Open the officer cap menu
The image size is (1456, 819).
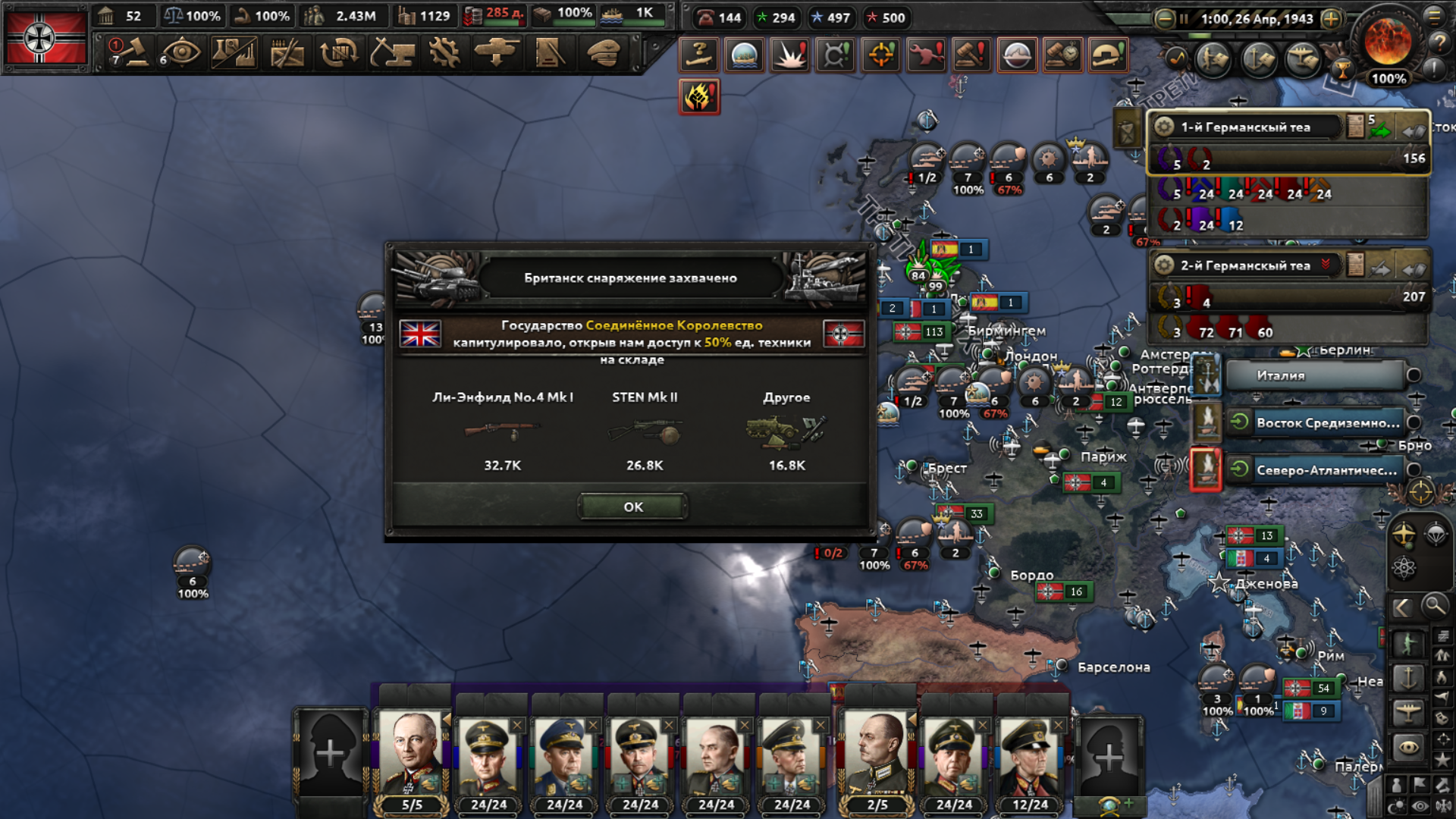pyautogui.click(x=604, y=53)
